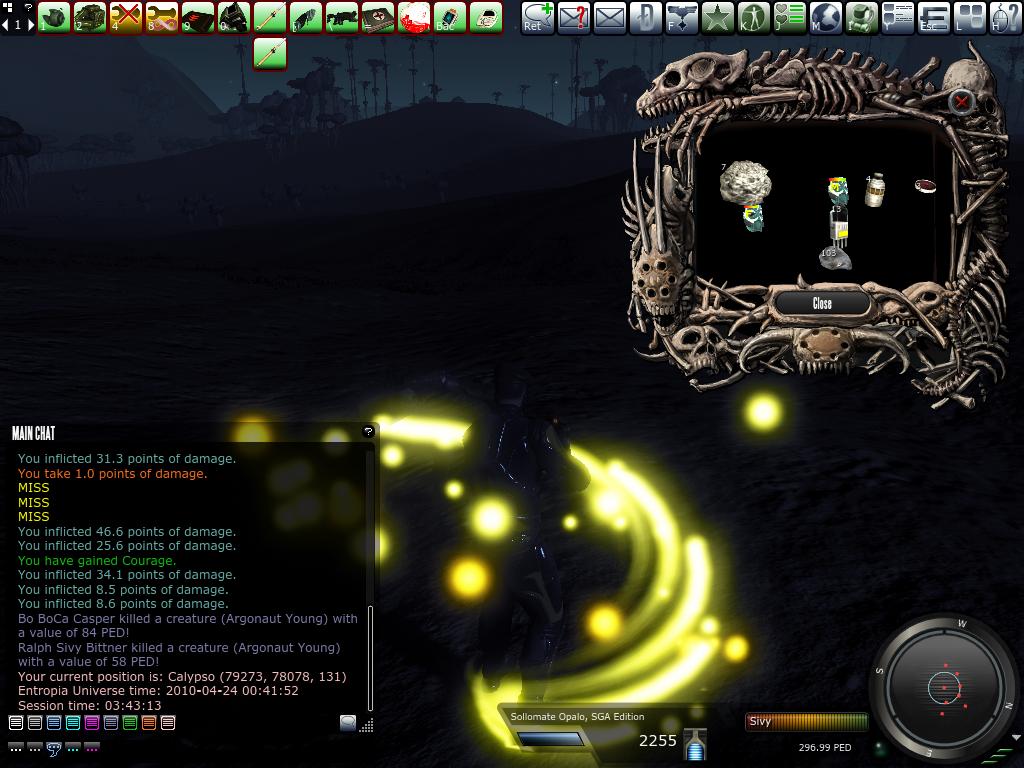Click the mouse help icon
This screenshot has width=1024, height=768.
click(1006, 17)
